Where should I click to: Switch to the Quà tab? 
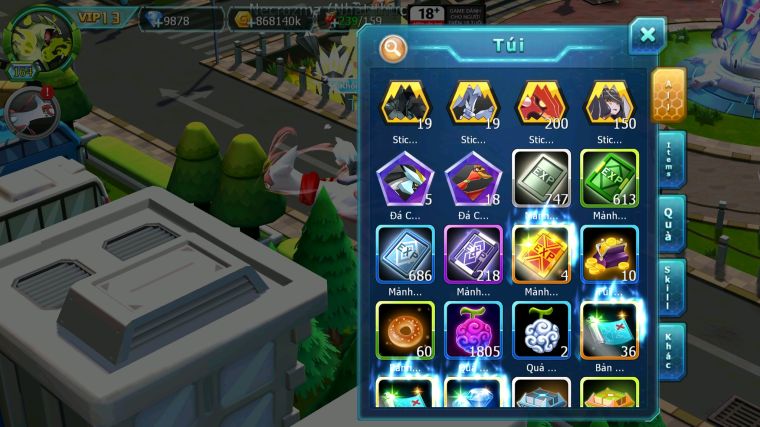(671, 224)
